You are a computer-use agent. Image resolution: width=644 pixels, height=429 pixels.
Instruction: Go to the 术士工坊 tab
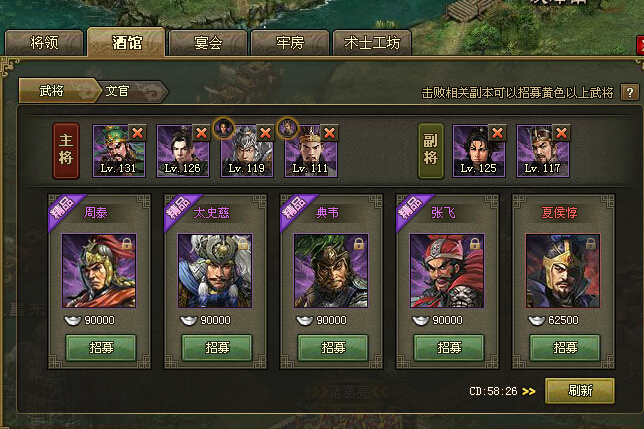(x=372, y=43)
